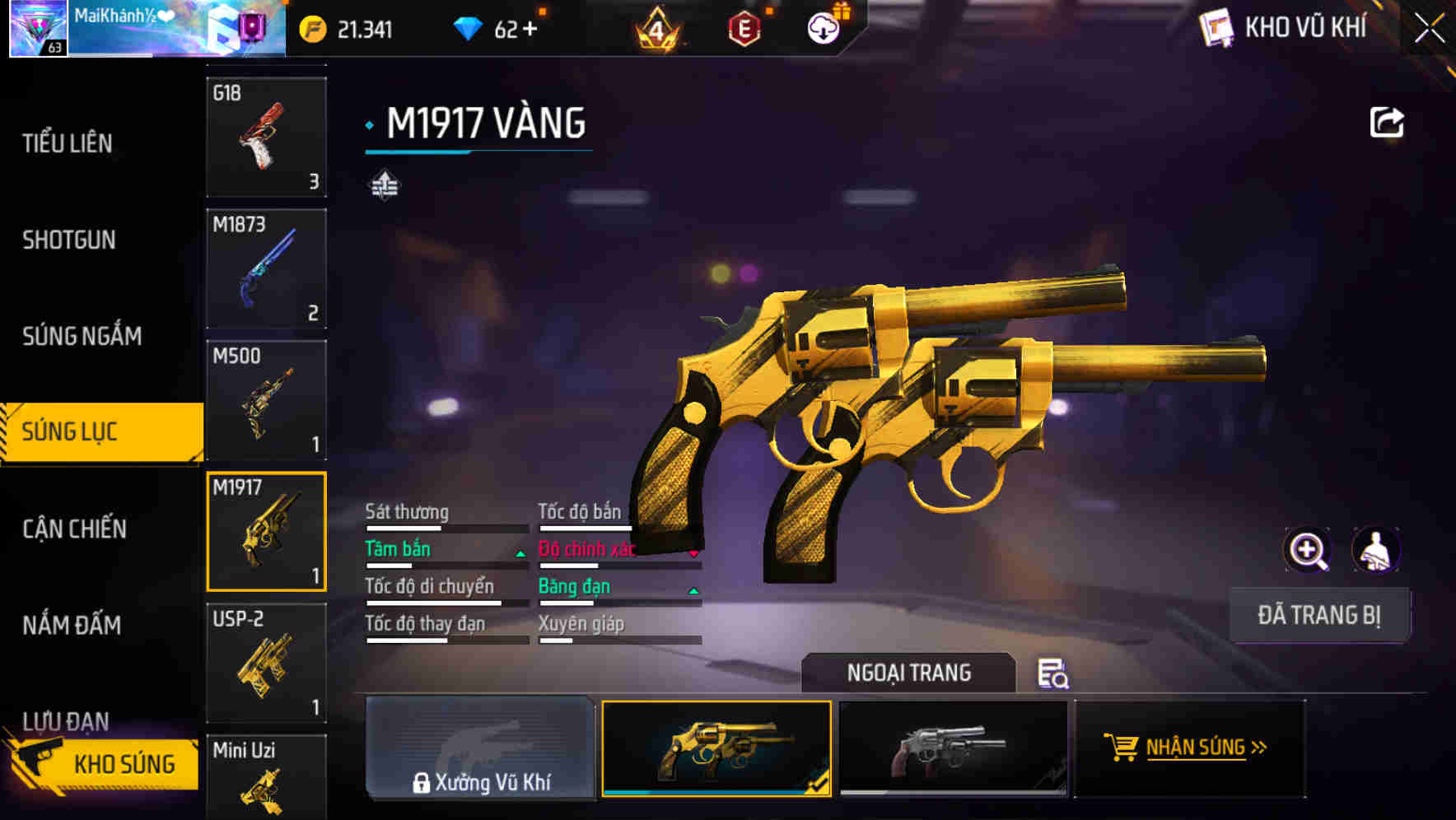
Task: Click the Đã Trang Bị button
Action: click(x=1320, y=615)
